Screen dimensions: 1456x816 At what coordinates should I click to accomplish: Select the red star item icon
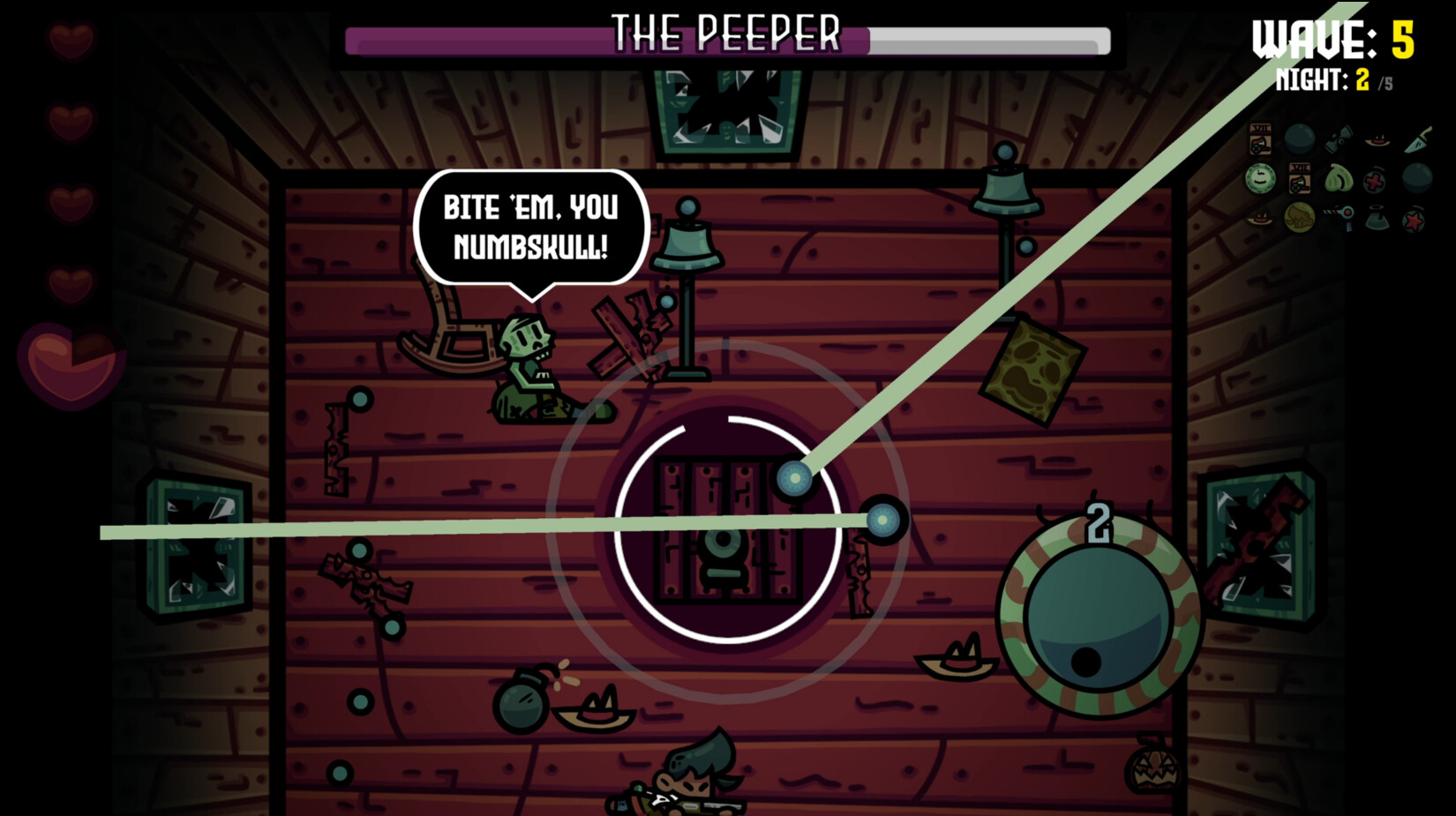coord(1415,219)
